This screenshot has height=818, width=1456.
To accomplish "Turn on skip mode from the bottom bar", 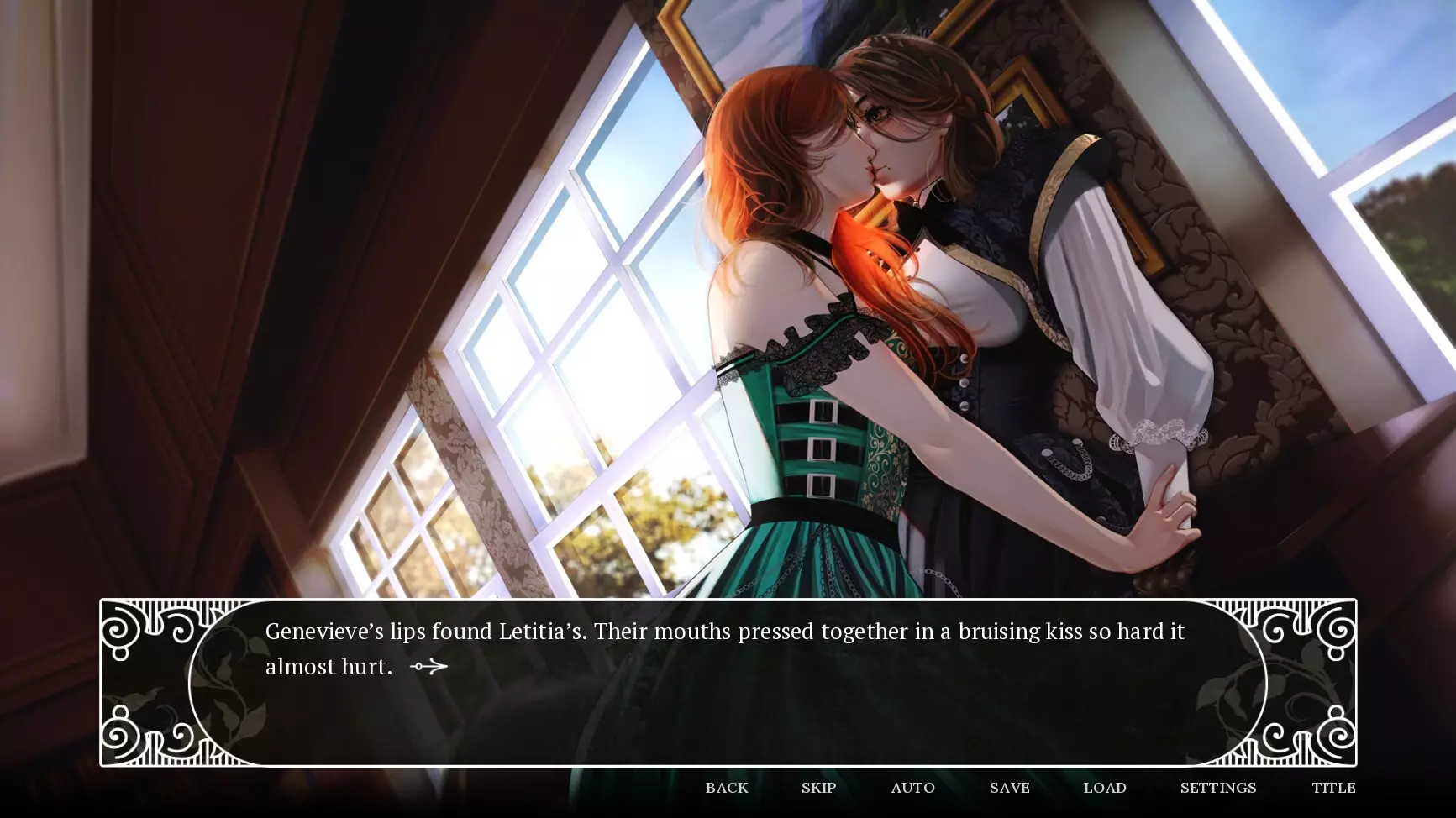I will tap(819, 788).
